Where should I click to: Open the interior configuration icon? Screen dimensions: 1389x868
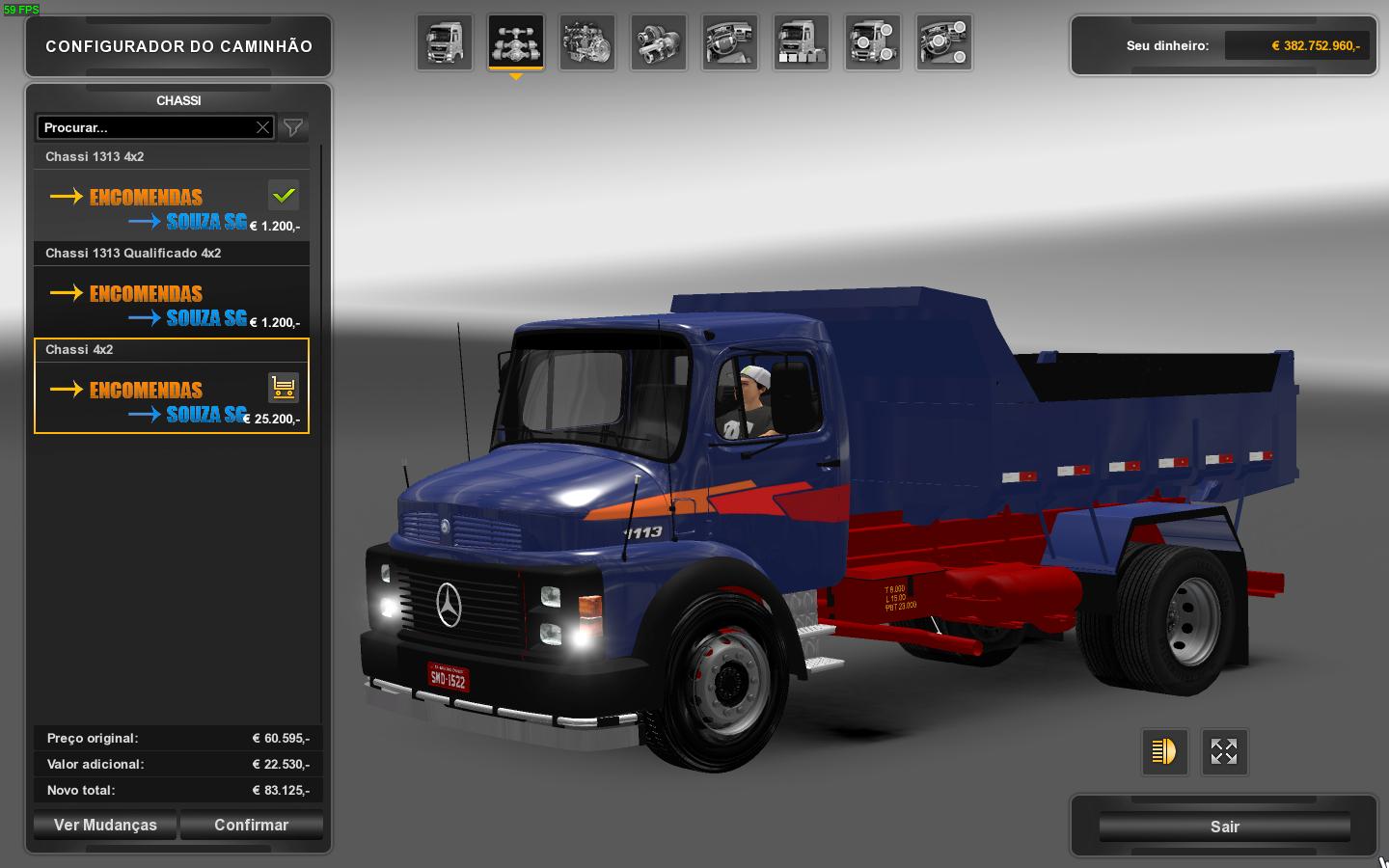(x=730, y=41)
